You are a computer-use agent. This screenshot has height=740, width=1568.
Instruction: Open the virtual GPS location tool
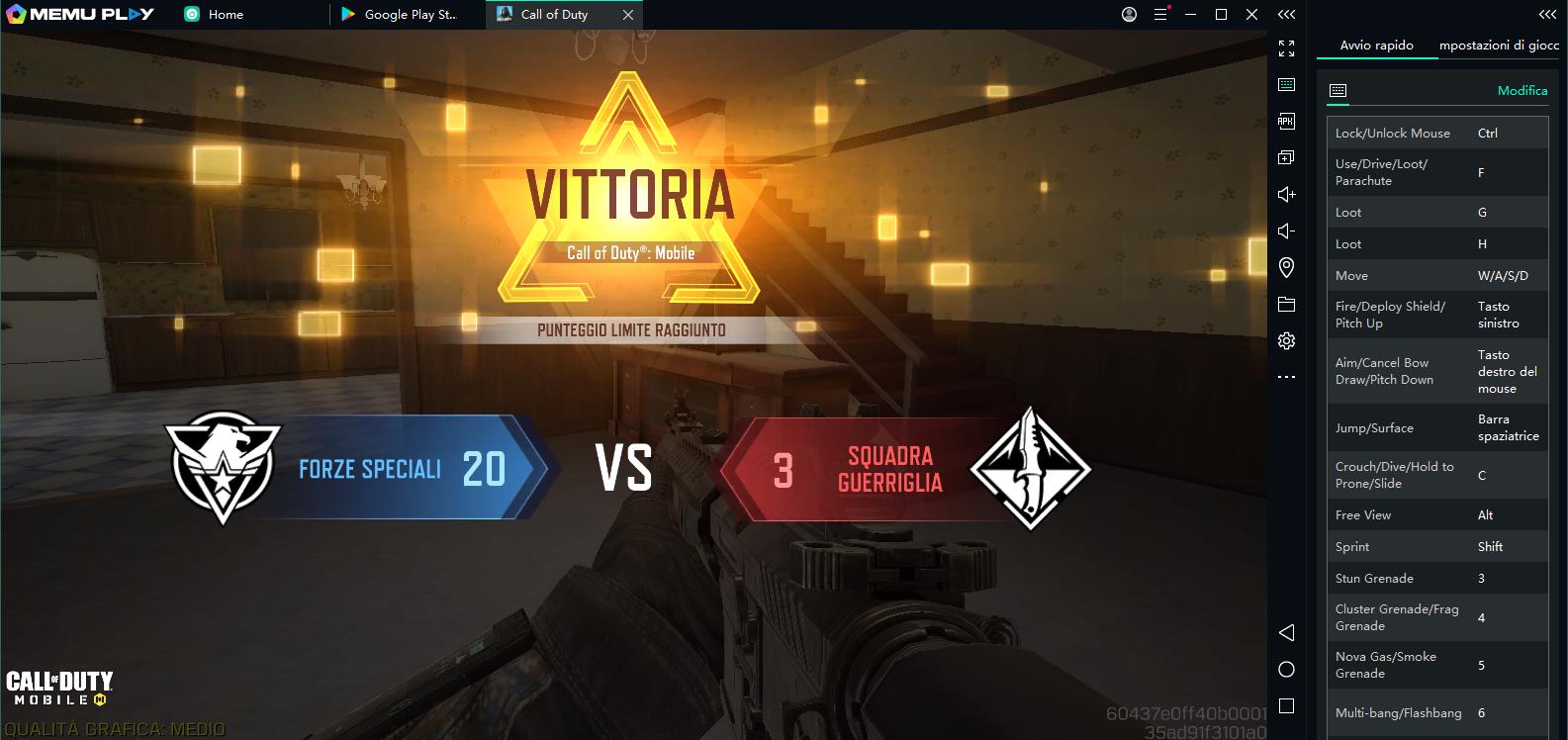click(1286, 267)
